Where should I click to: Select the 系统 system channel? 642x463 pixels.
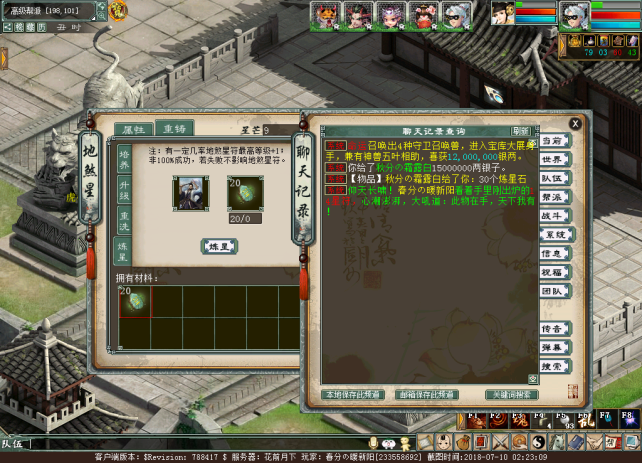[x=553, y=234]
